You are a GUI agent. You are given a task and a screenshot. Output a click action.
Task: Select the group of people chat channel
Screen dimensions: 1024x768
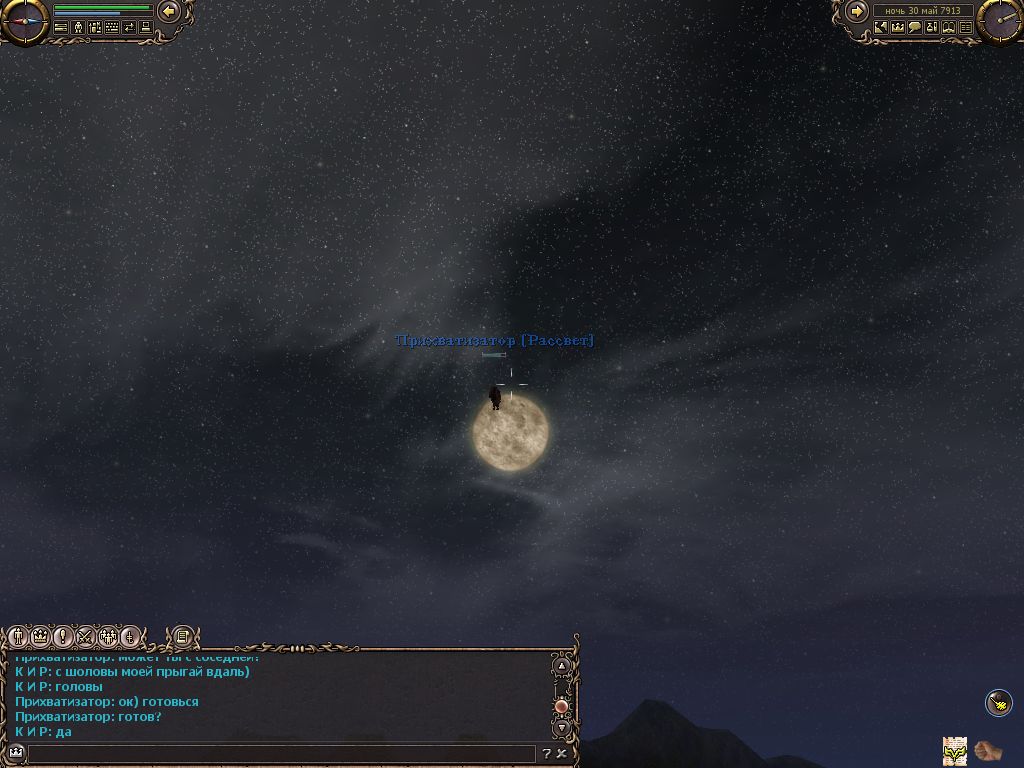tap(108, 636)
